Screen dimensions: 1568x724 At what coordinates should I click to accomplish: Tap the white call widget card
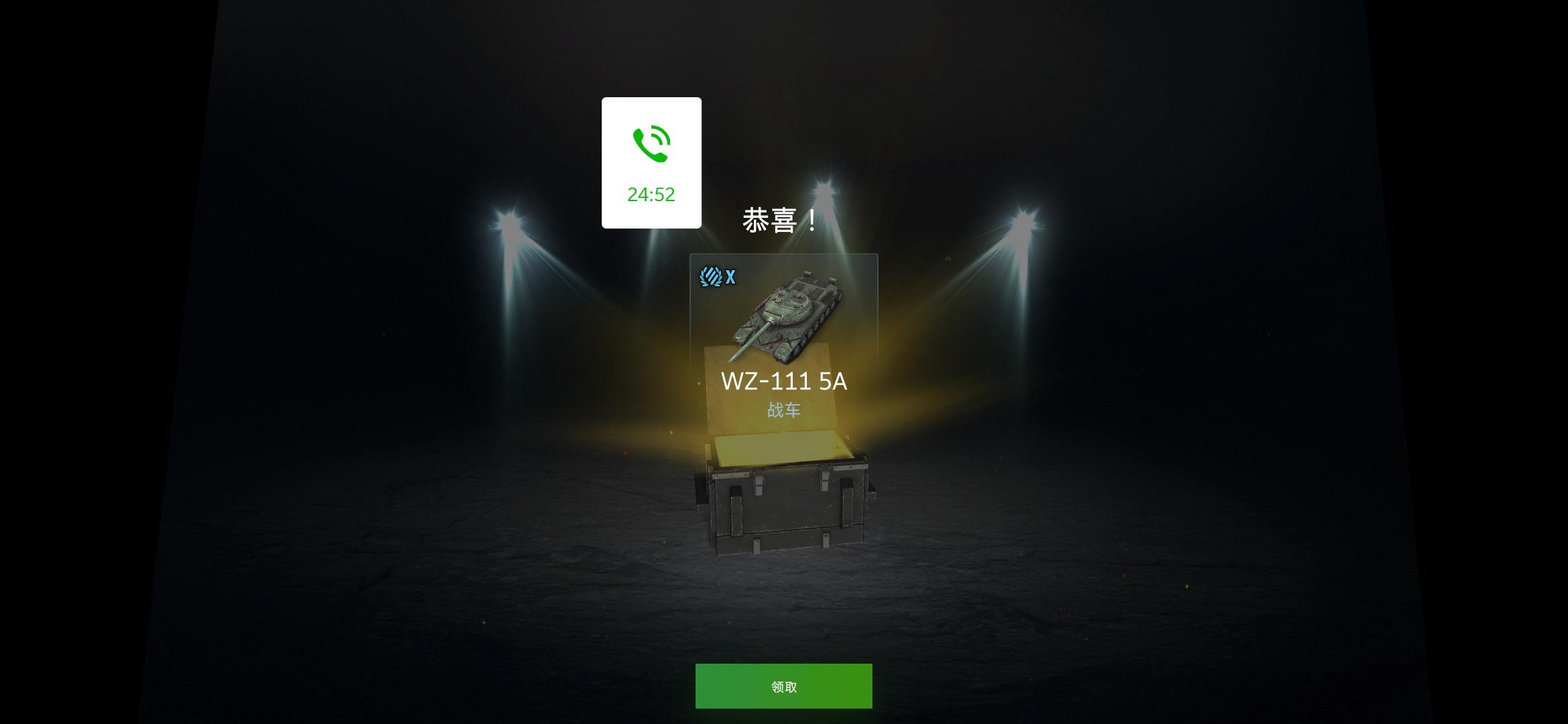(x=651, y=161)
